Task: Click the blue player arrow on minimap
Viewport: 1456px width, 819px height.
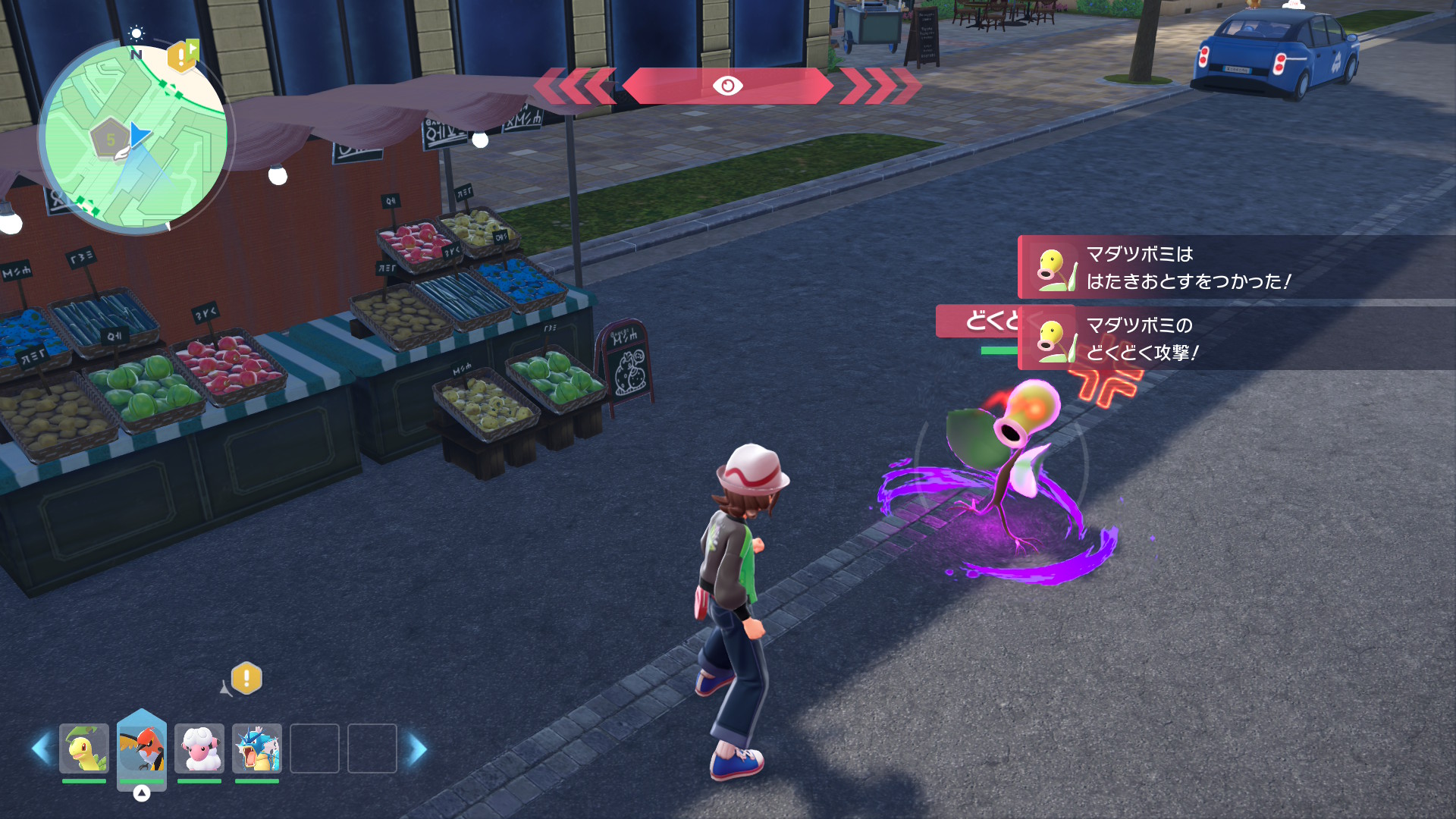Action: point(139,135)
